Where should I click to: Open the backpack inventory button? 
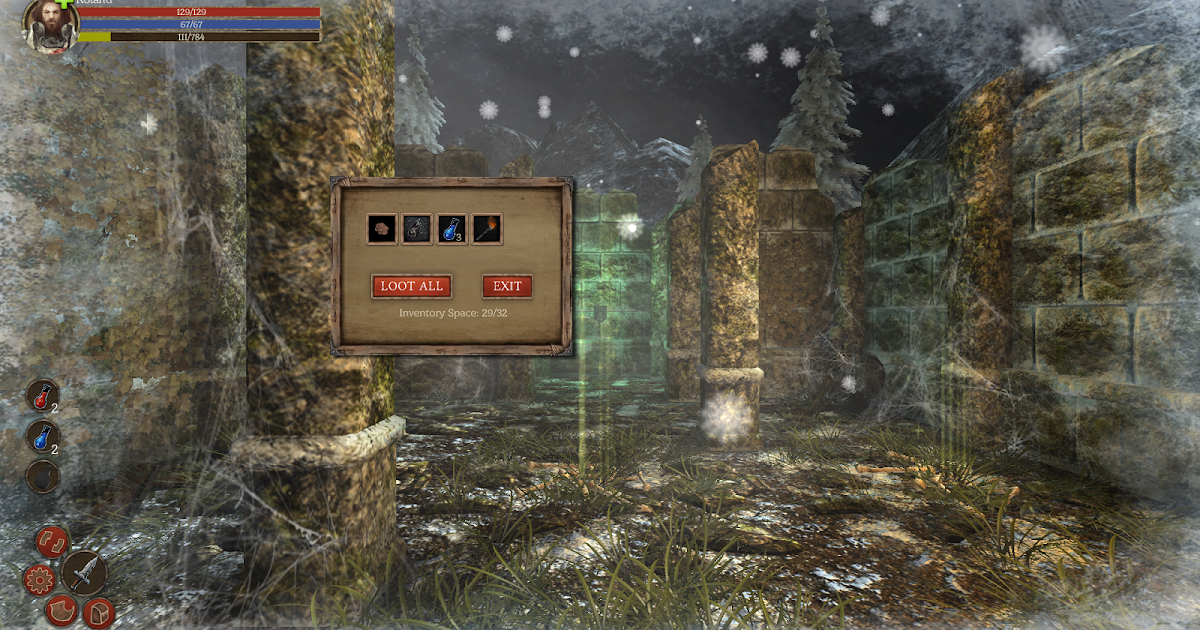[x=98, y=611]
